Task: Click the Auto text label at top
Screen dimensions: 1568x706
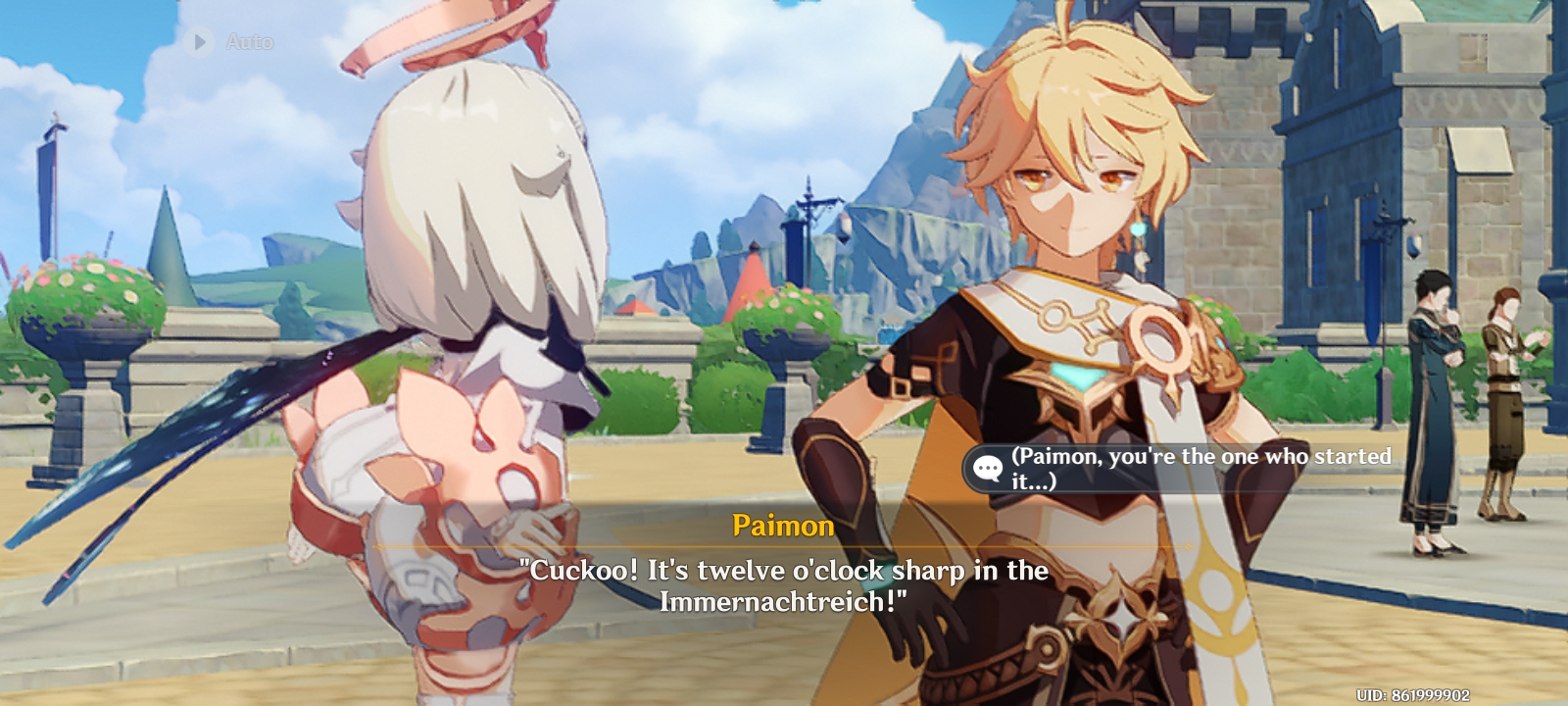Action: 250,41
